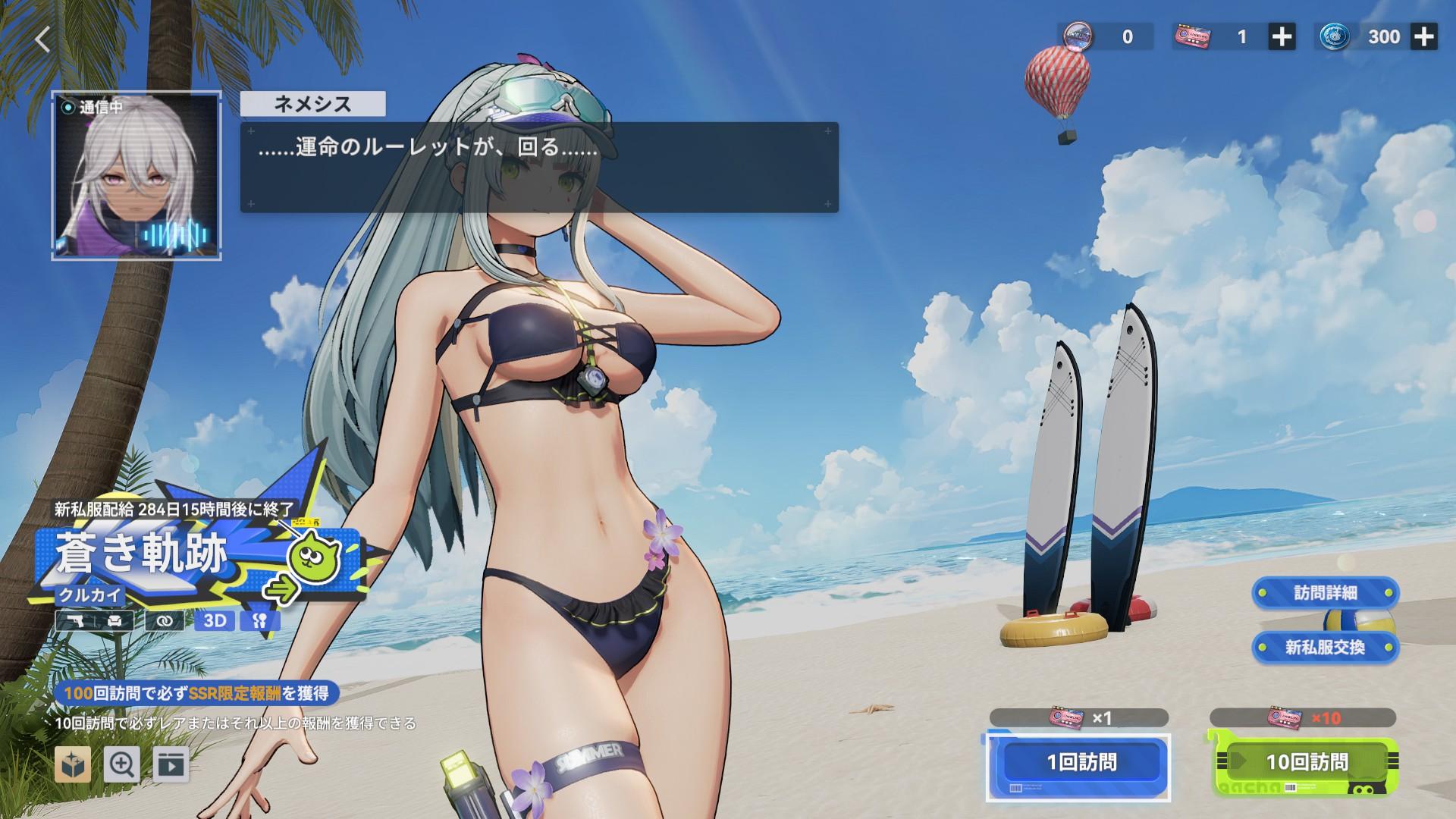This screenshot has width=1456, height=819.
Task: Select the furniture display icon
Action: [x=114, y=620]
